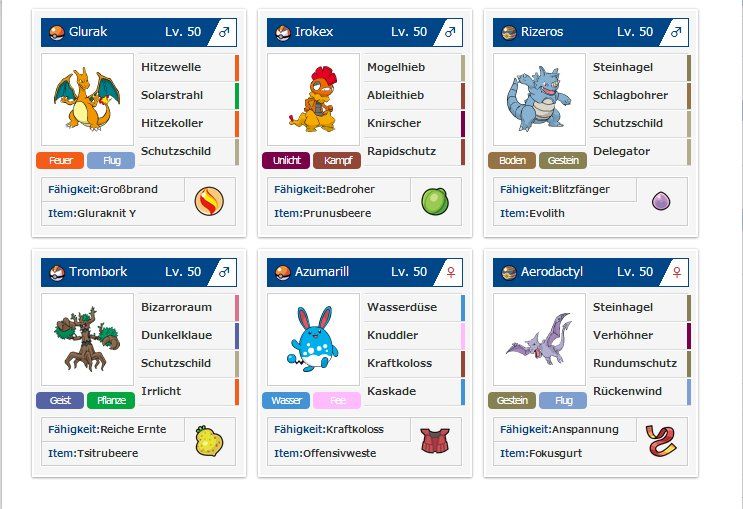Show the Gluraknit Y item icon
Screen dimensions: 743x509
(x=209, y=201)
